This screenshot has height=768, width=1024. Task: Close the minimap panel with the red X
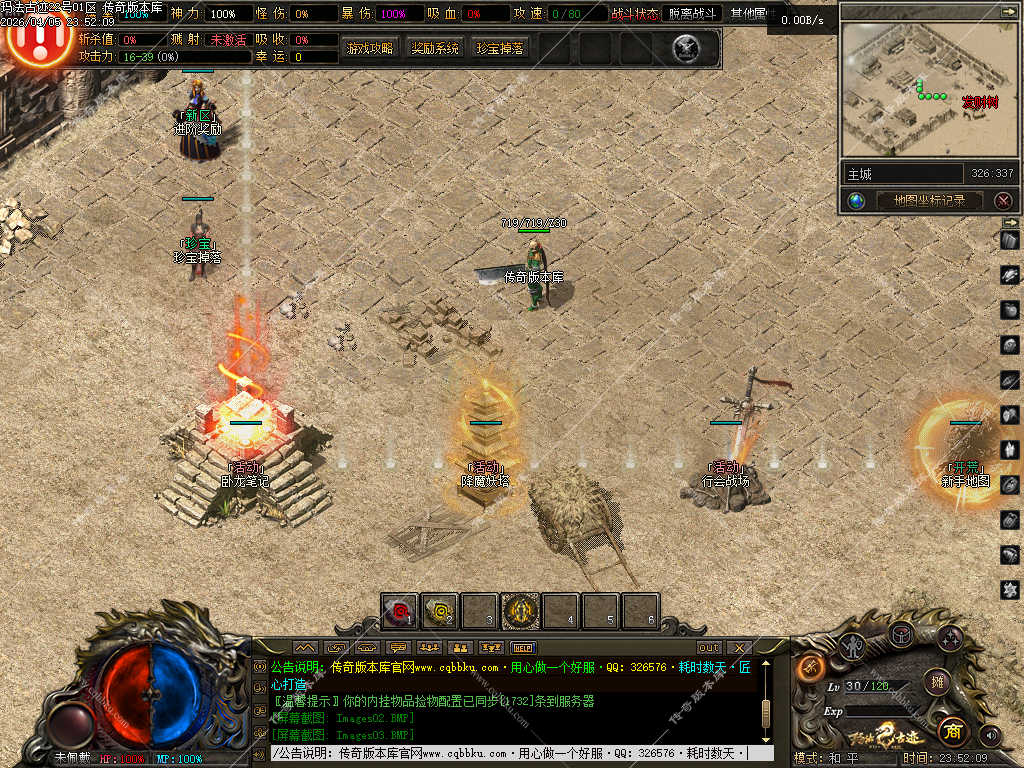point(1003,200)
